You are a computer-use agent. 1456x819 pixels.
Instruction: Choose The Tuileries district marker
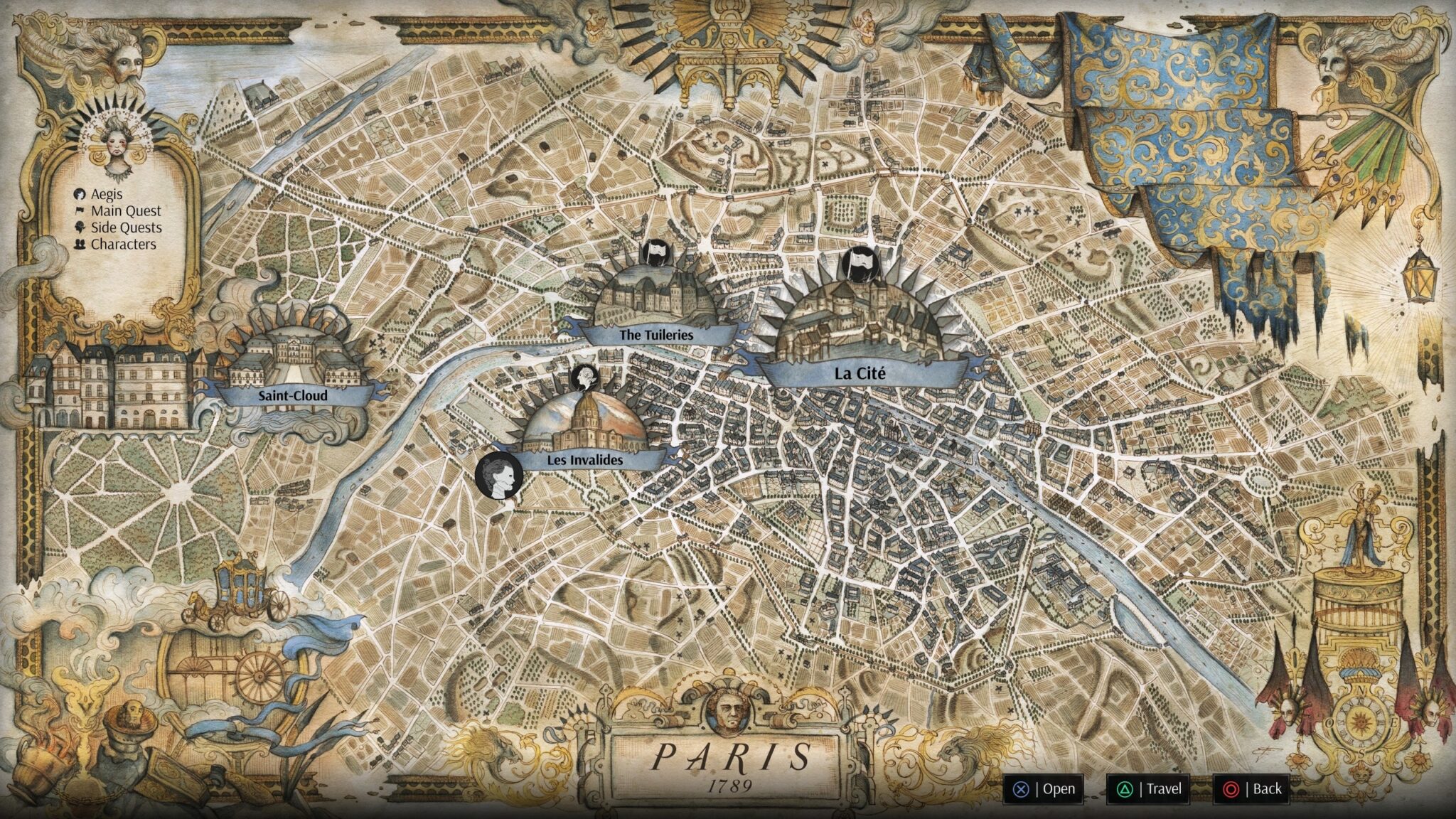655,334
